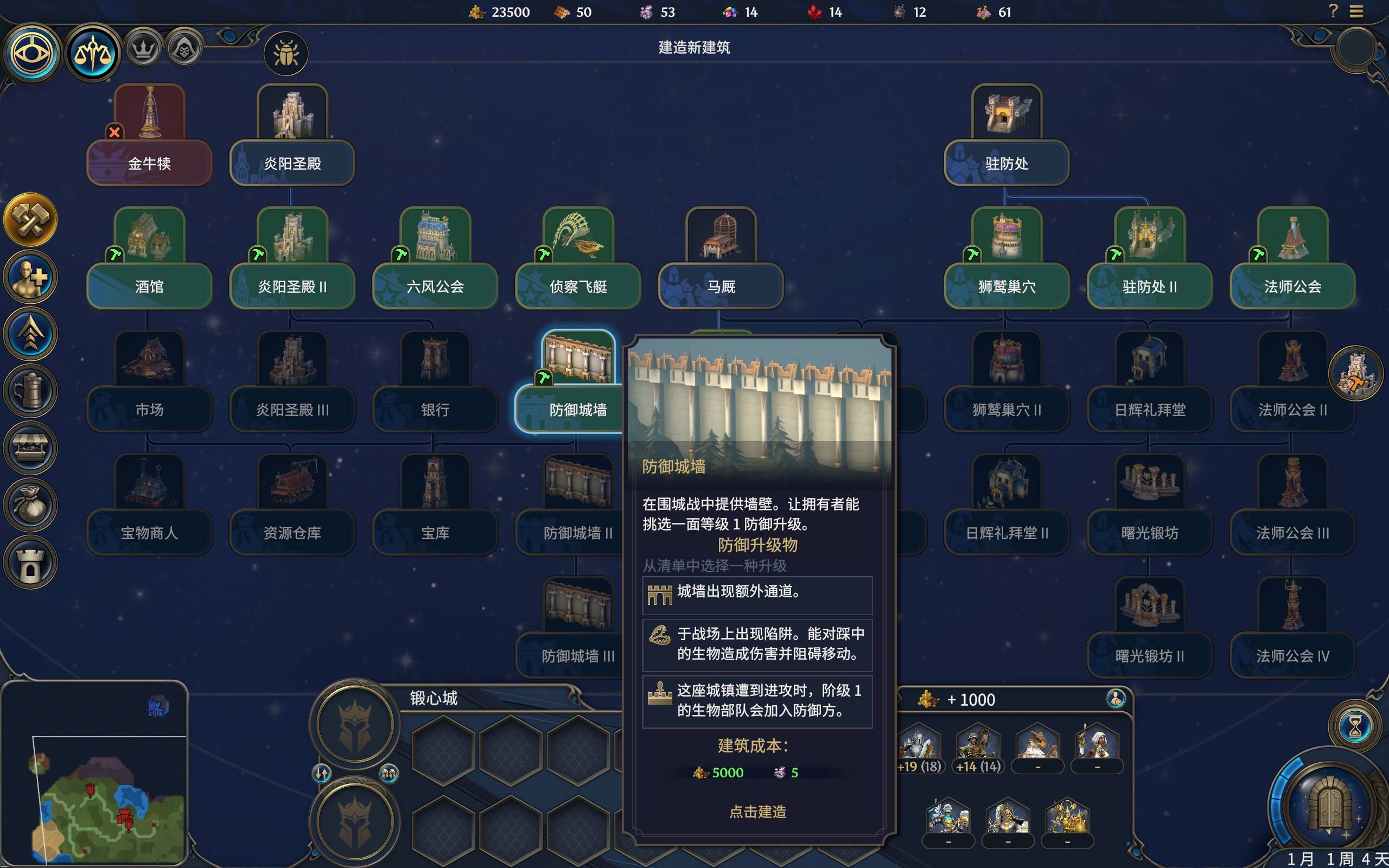This screenshot has height=868, width=1389.
Task: Select the 酒馆 tavern building
Action: [x=149, y=285]
